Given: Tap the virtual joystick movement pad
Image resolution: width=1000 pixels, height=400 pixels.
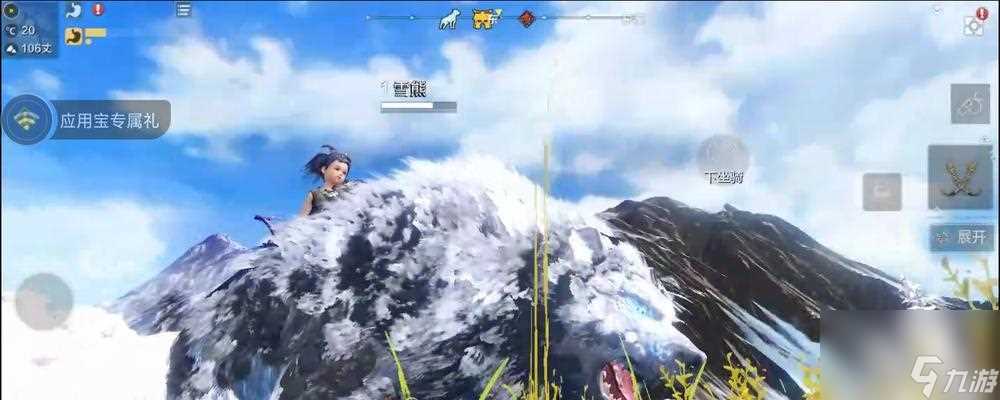Looking at the screenshot, I should click(44, 301).
